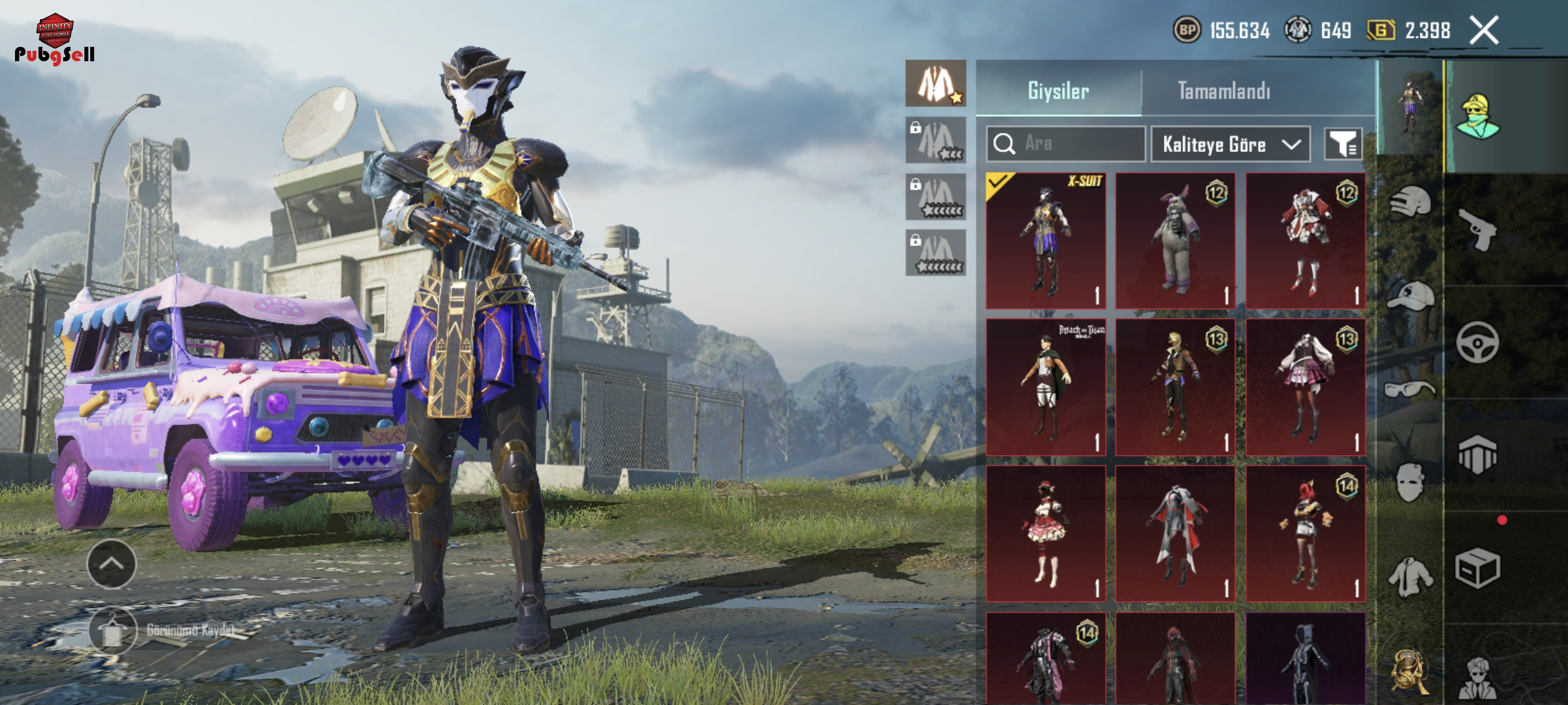Select the Giysiler tab

pyautogui.click(x=1058, y=91)
